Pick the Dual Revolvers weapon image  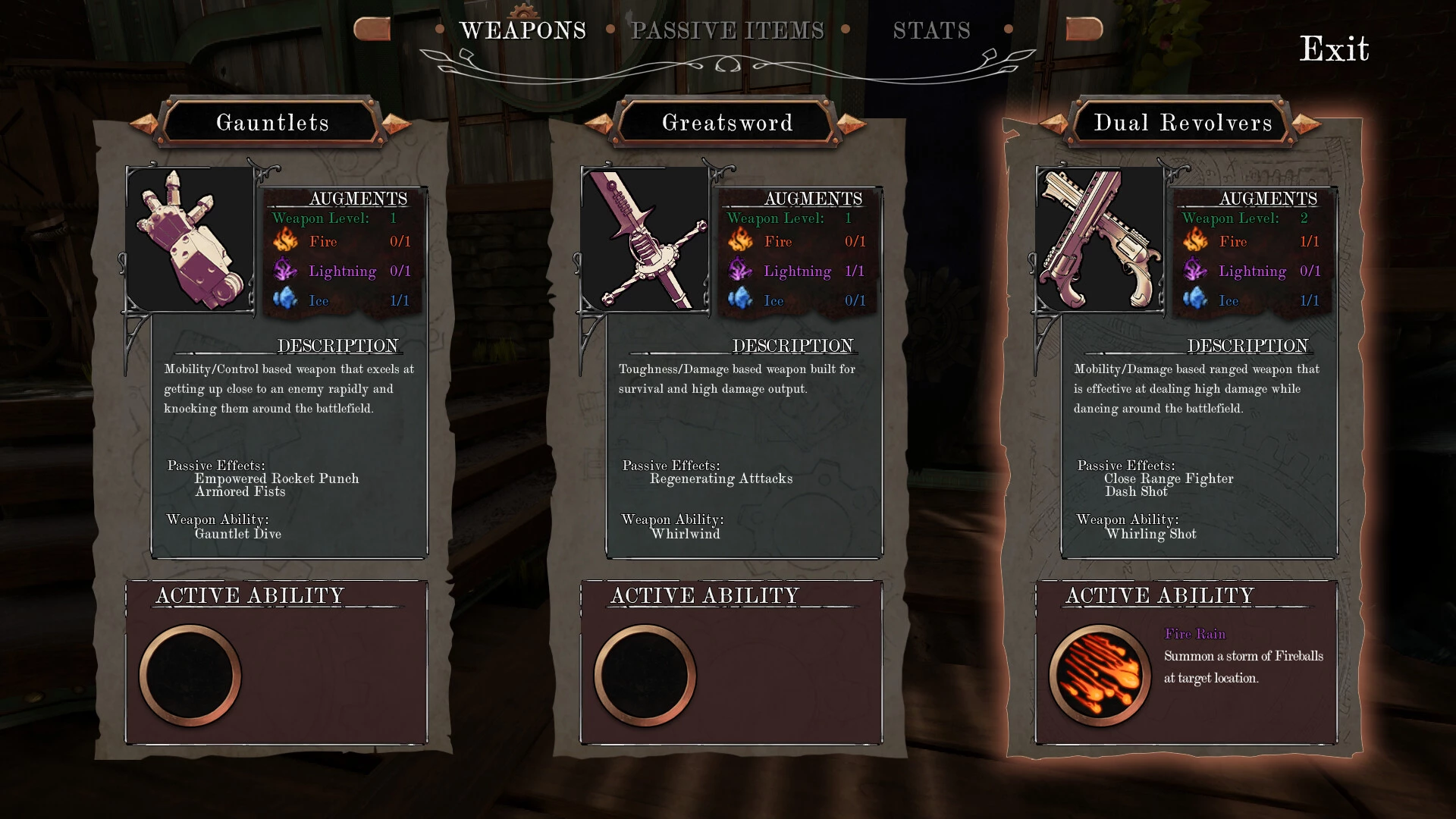(1100, 239)
